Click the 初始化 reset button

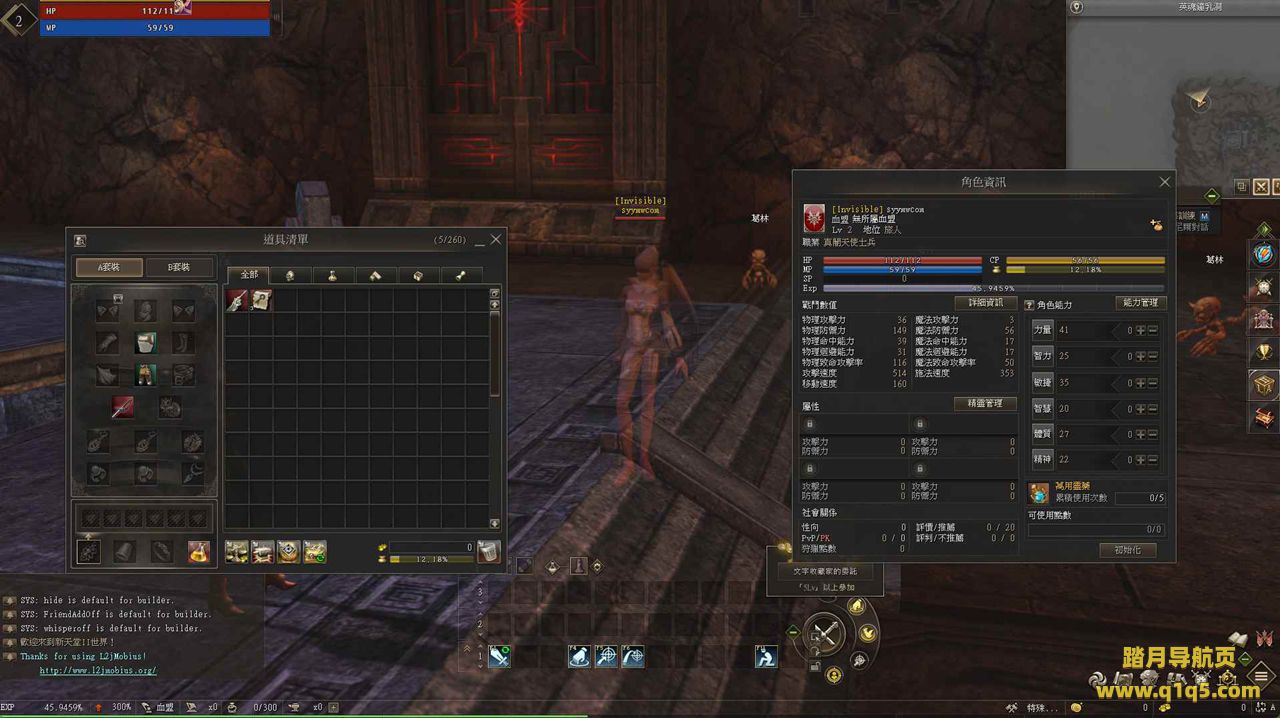1127,550
